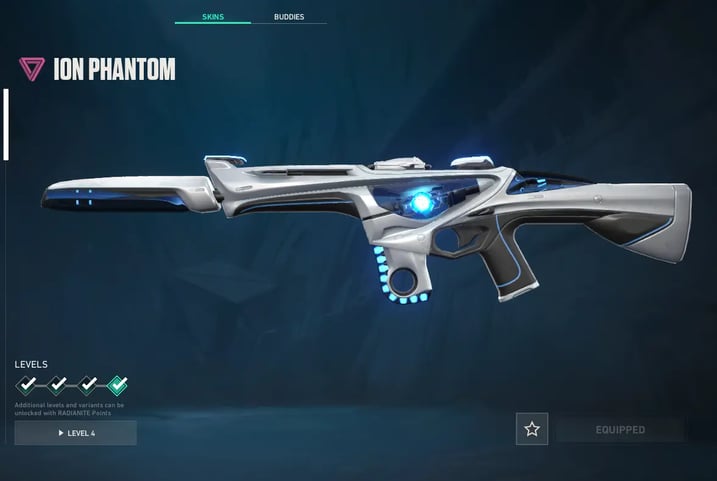Favorite this skin with the star button
This screenshot has width=717, height=481.
(532, 429)
